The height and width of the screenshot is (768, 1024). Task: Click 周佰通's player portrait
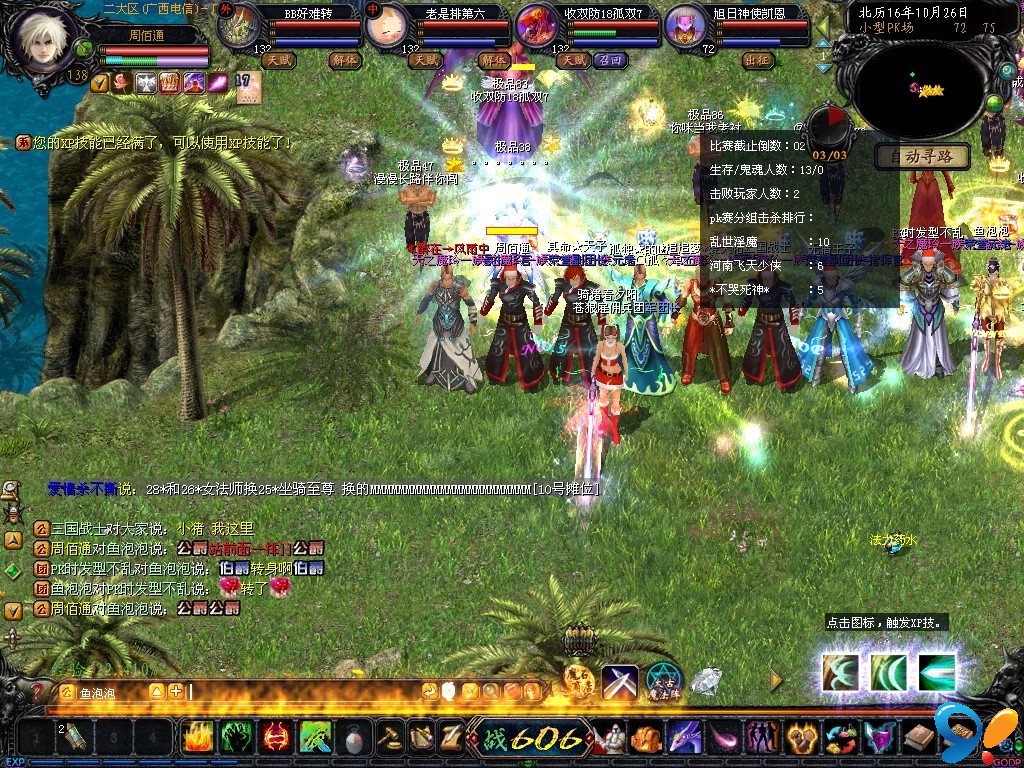(x=46, y=40)
